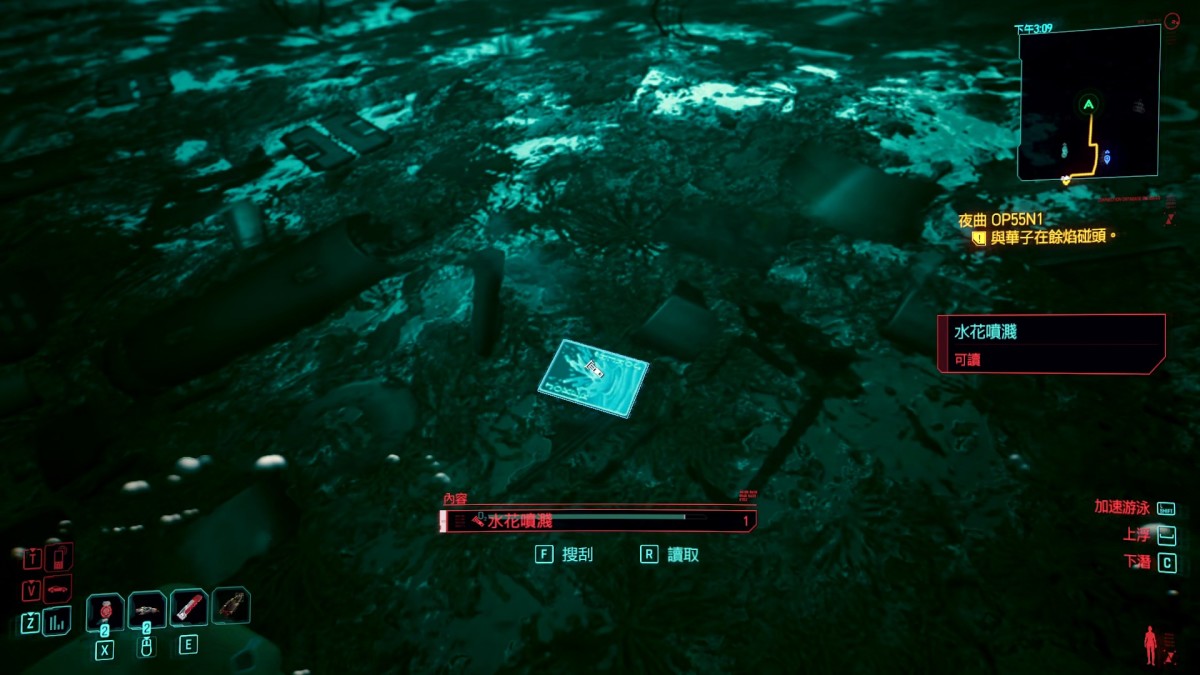1200x675 pixels.
Task: Click the blue waypoint marker on the minimap
Action: click(x=1107, y=157)
